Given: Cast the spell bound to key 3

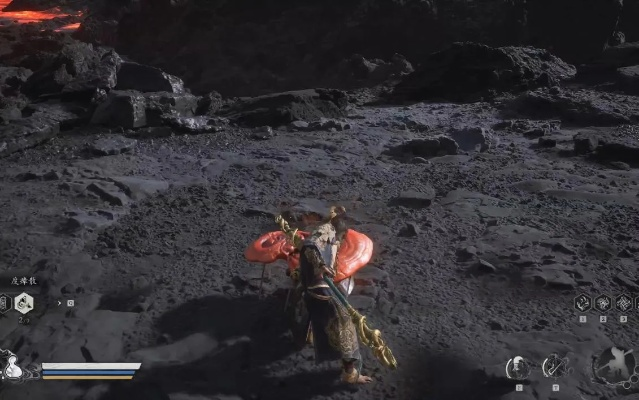Looking at the screenshot, I should click(x=623, y=303).
